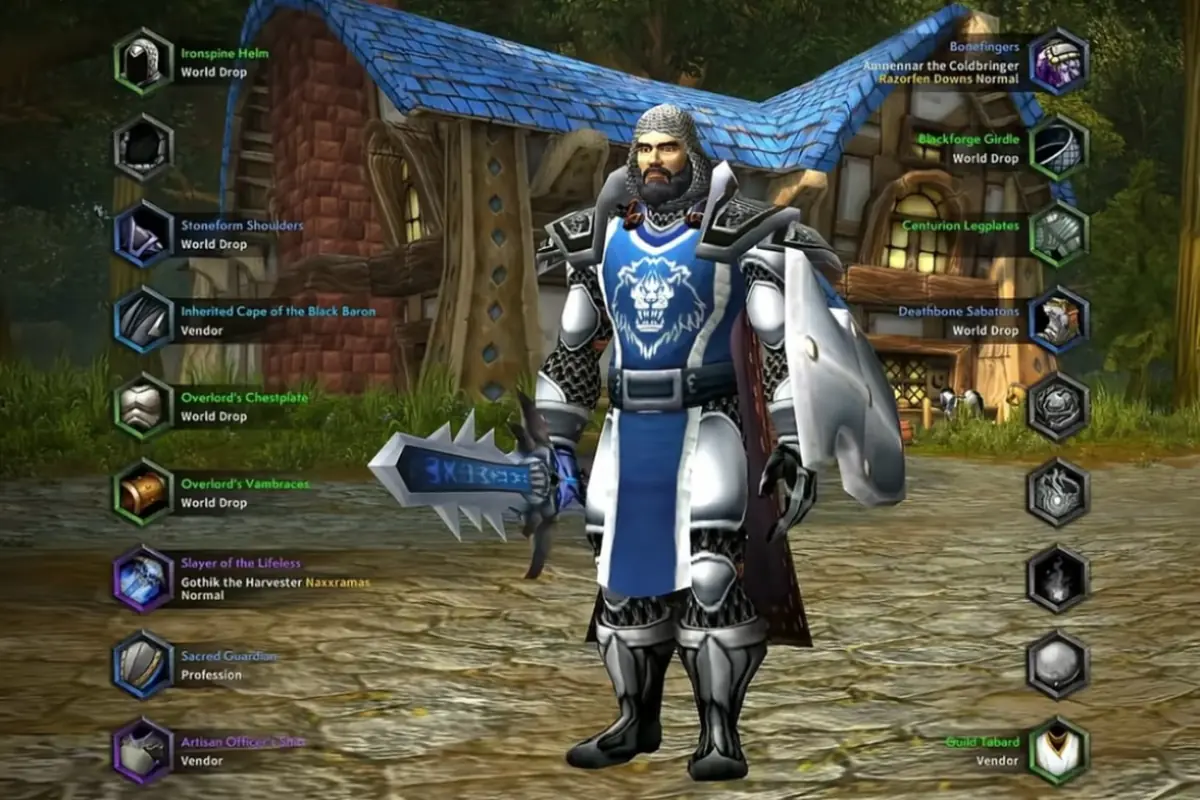Pick the Slayer of the Lifeless weapon

(143, 578)
